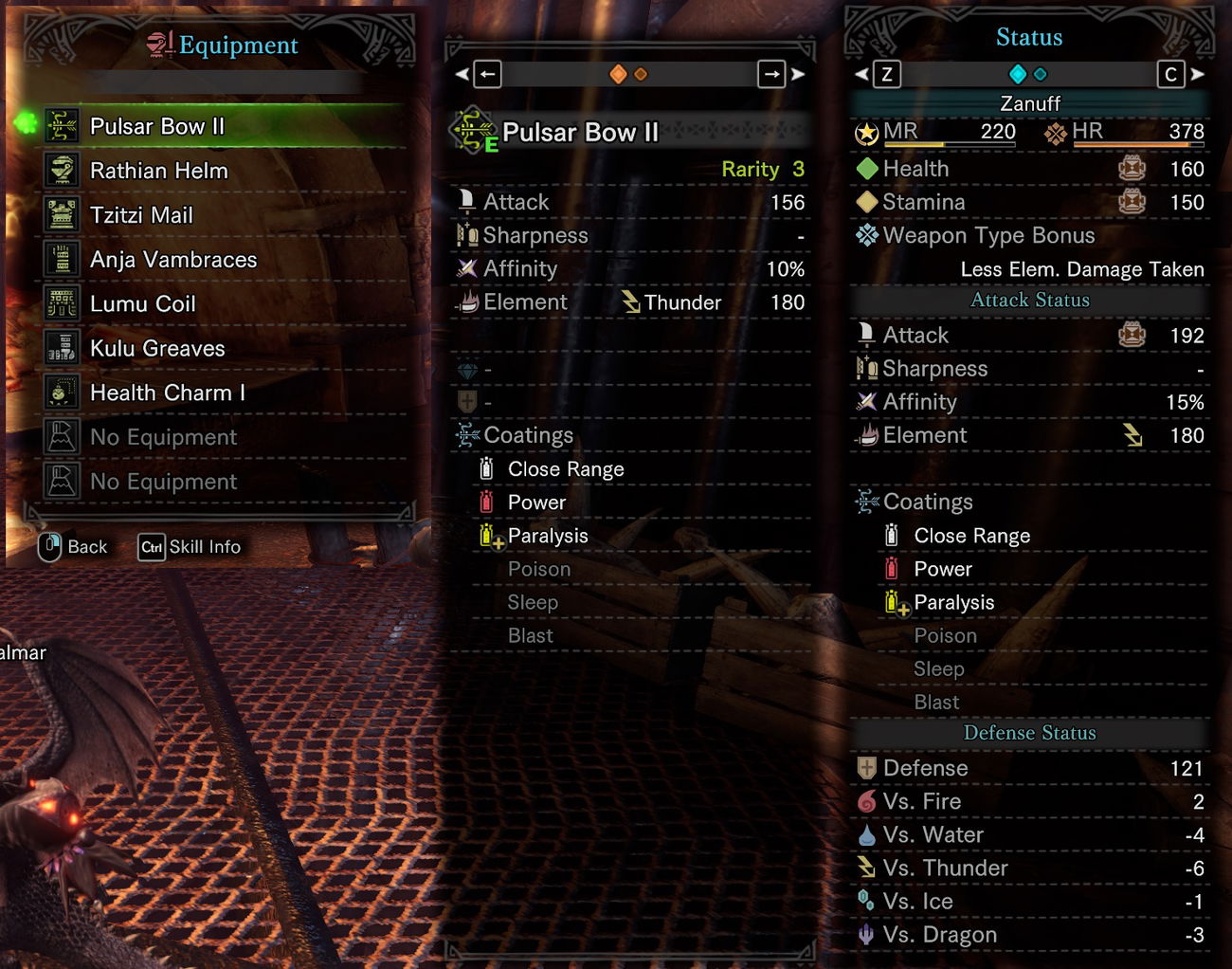Click the Anja Vambraces arm armor icon

[62, 259]
